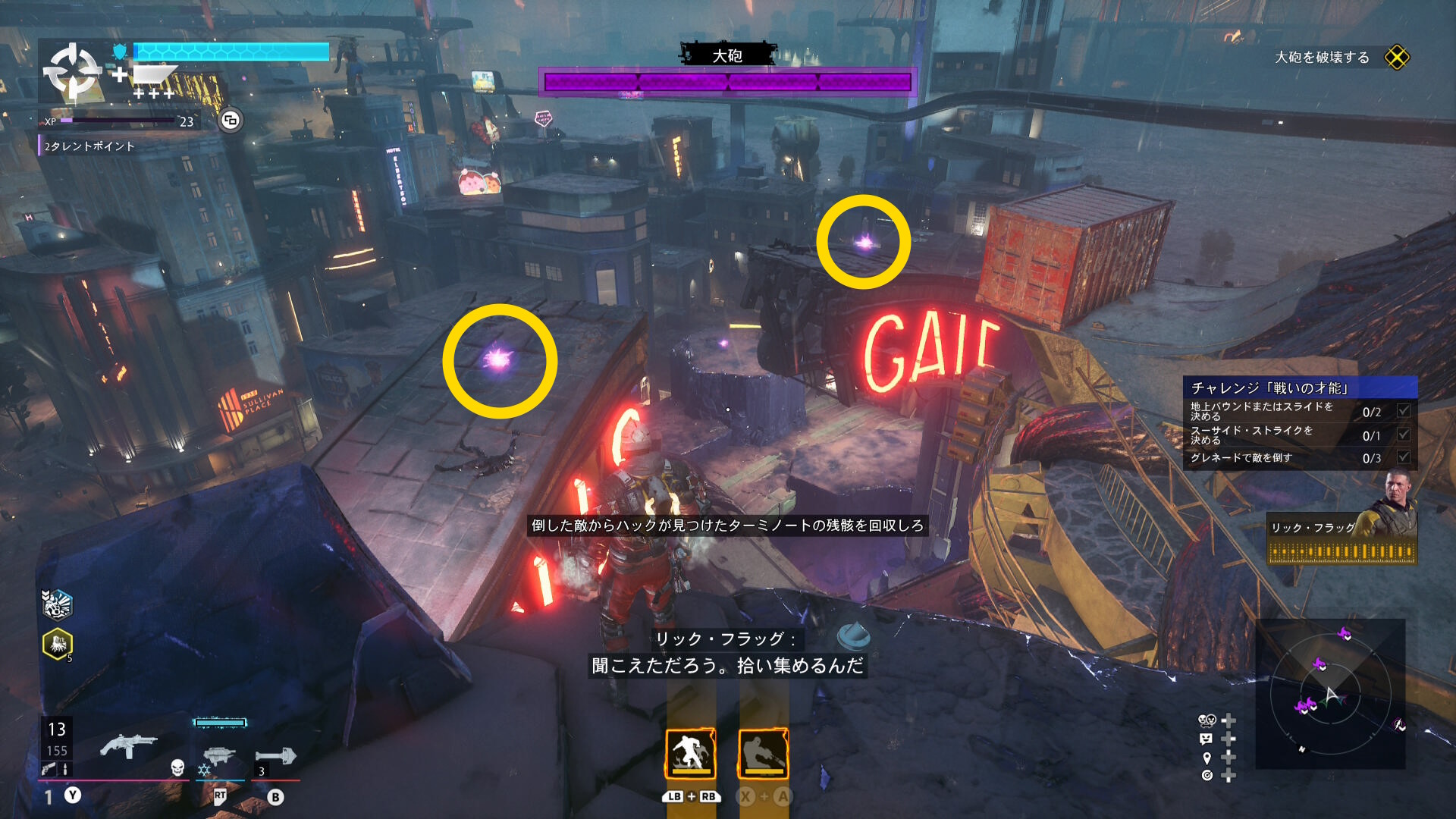Select the freeze grenade launcher slot

pos(219,755)
